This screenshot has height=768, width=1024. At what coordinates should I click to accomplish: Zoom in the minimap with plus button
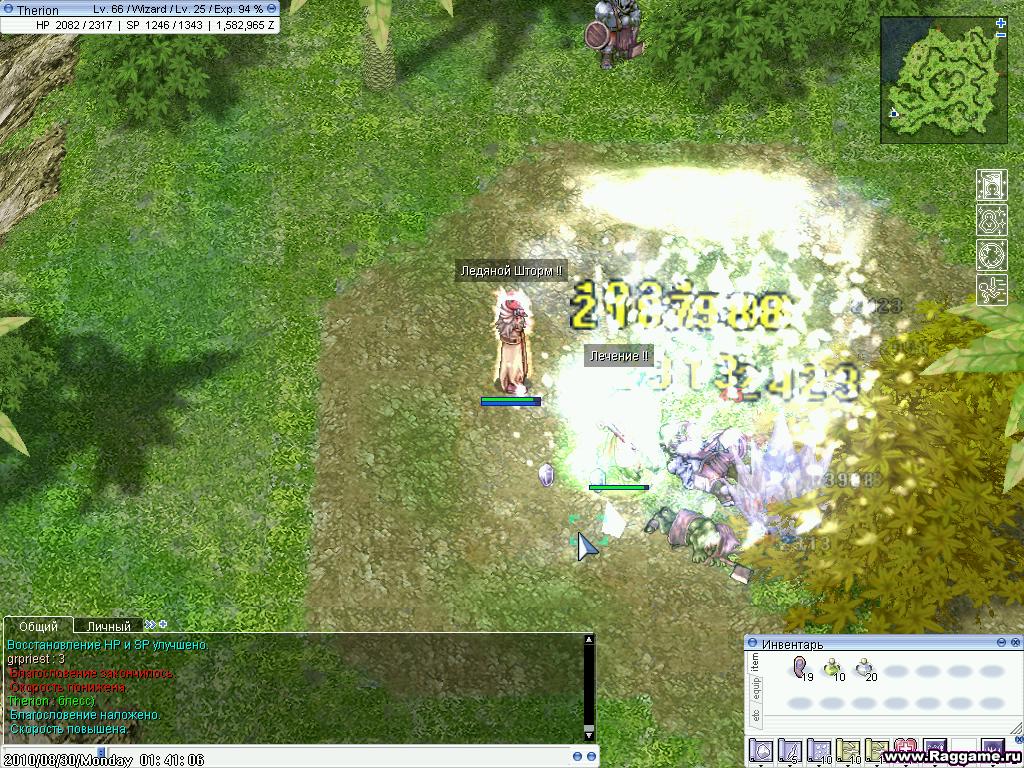click(x=1001, y=22)
